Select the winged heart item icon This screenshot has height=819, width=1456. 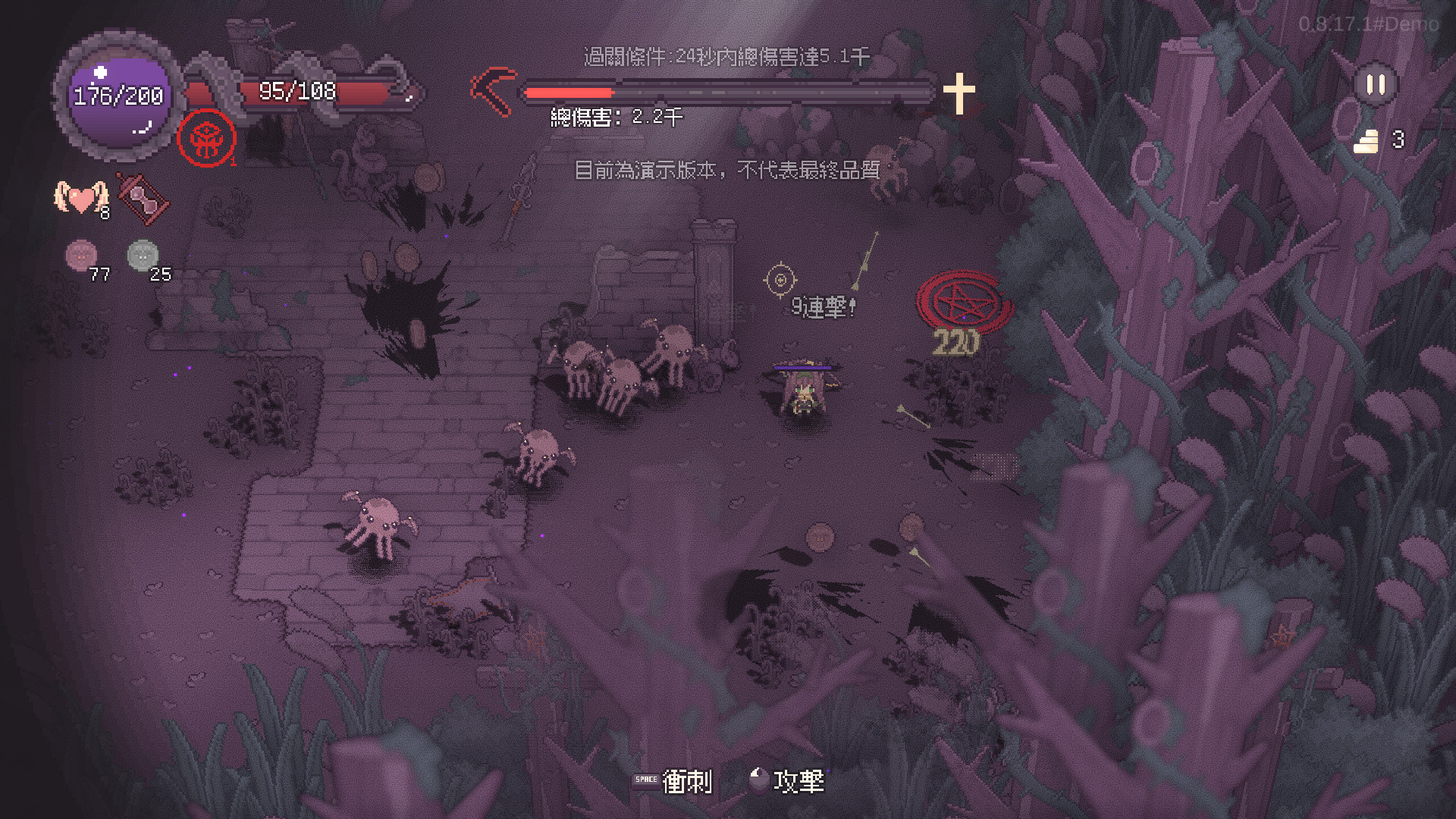tap(80, 198)
